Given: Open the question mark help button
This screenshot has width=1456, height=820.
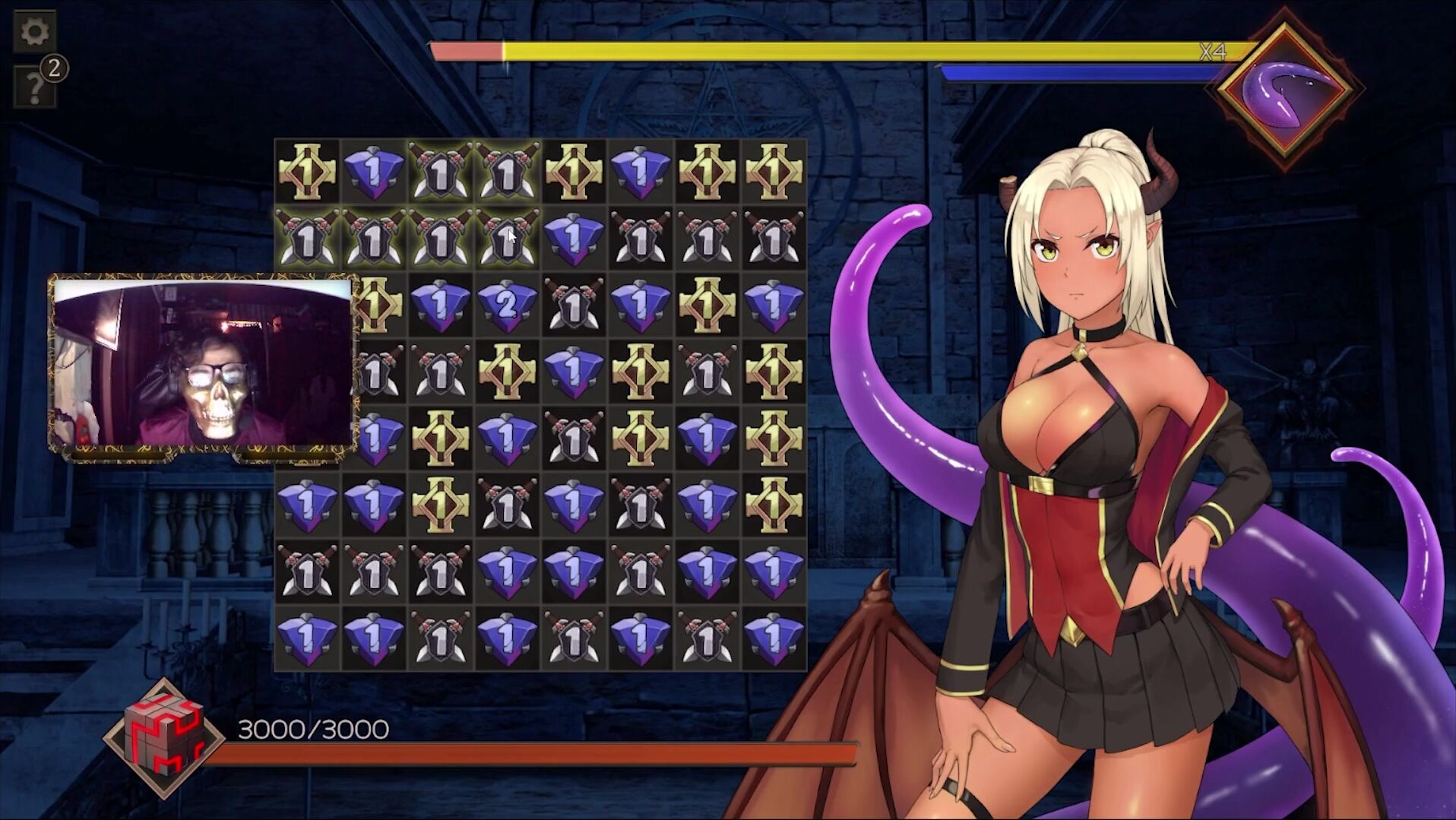Looking at the screenshot, I should pos(34,87).
